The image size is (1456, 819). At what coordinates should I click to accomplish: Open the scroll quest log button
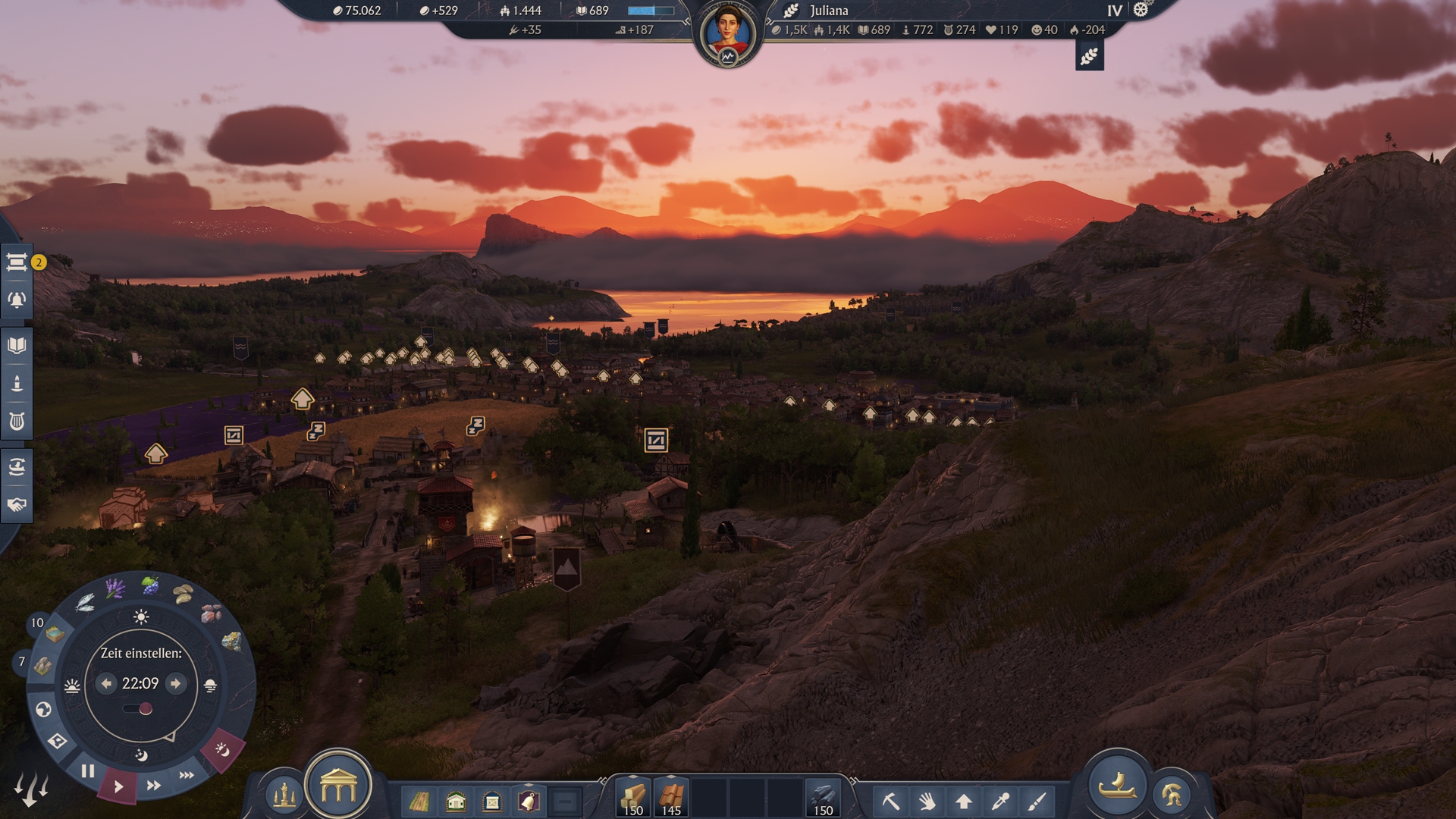[17, 262]
